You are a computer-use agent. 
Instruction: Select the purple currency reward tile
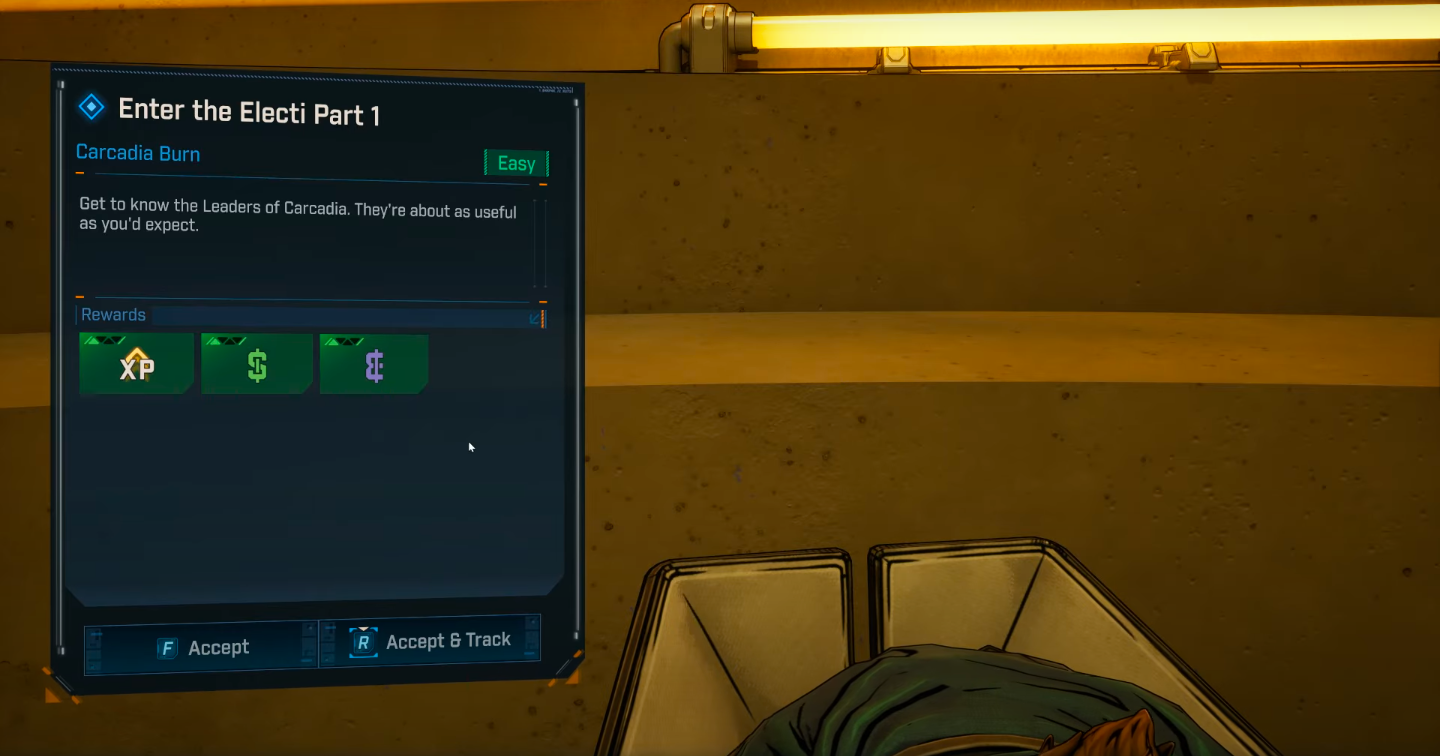[374, 365]
